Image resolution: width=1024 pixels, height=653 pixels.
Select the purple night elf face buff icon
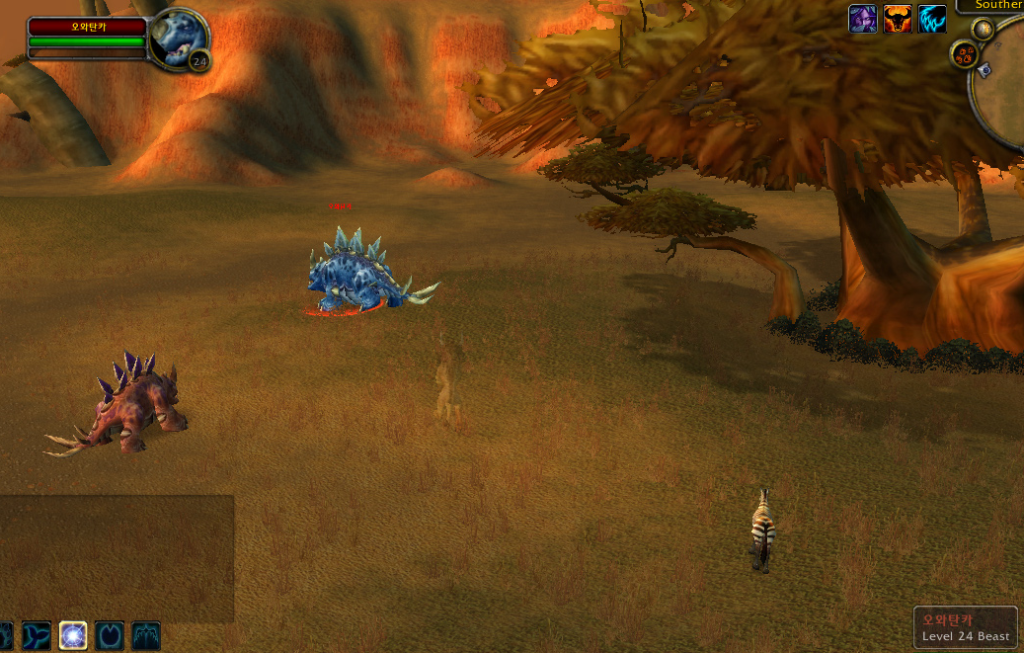point(862,19)
